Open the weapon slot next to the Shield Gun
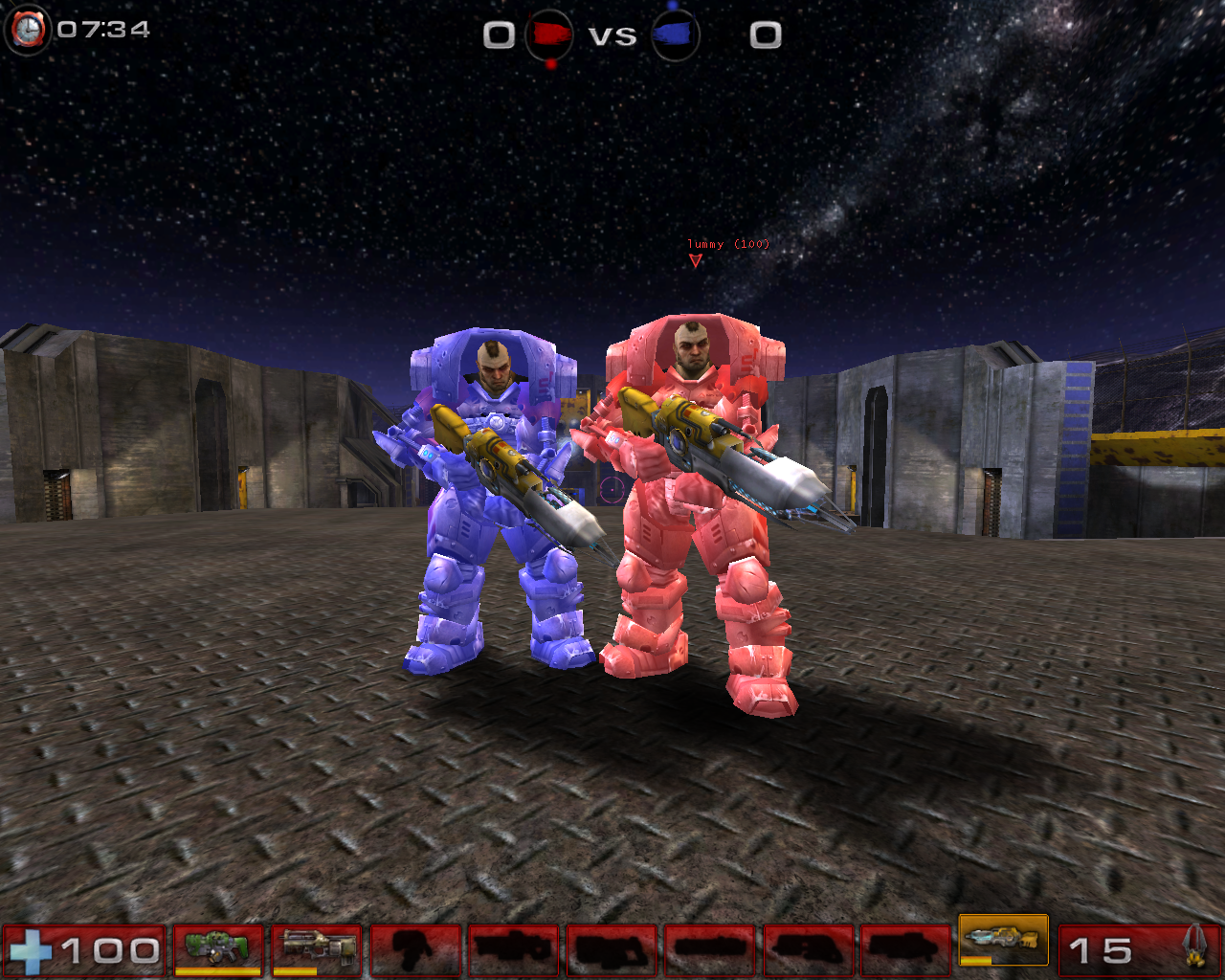 coord(418,947)
